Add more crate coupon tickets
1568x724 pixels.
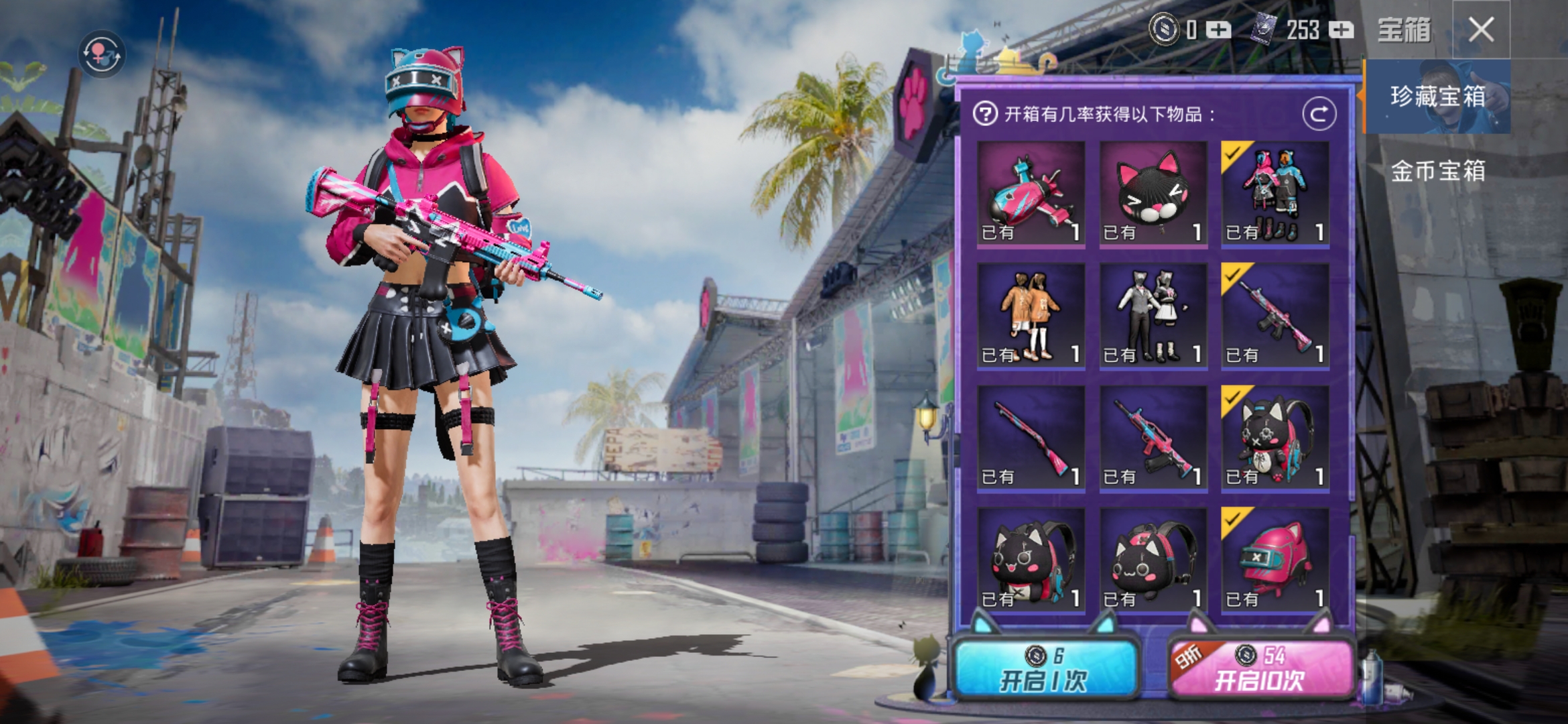1341,30
